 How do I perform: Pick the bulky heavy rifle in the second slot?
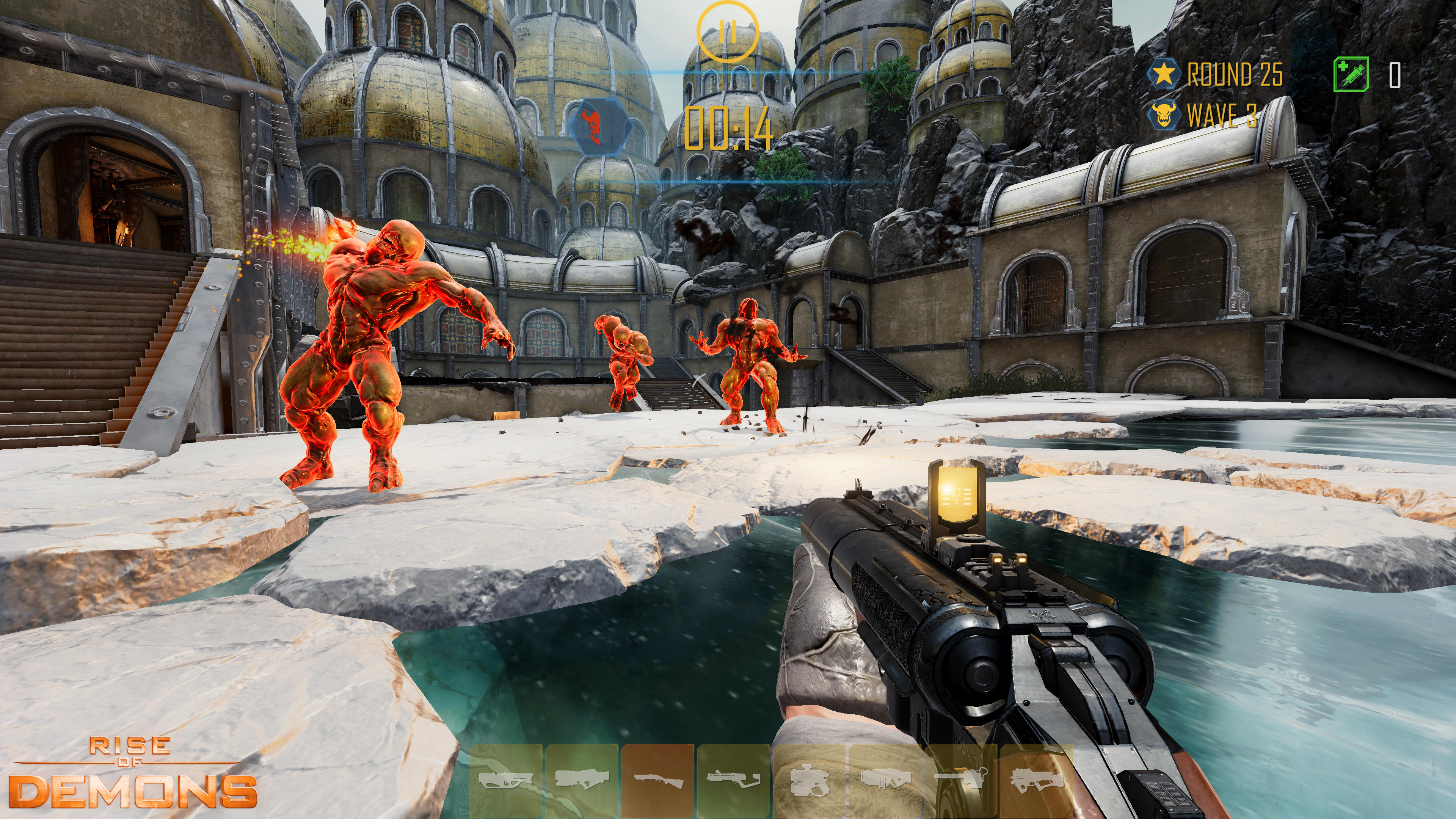tap(582, 781)
